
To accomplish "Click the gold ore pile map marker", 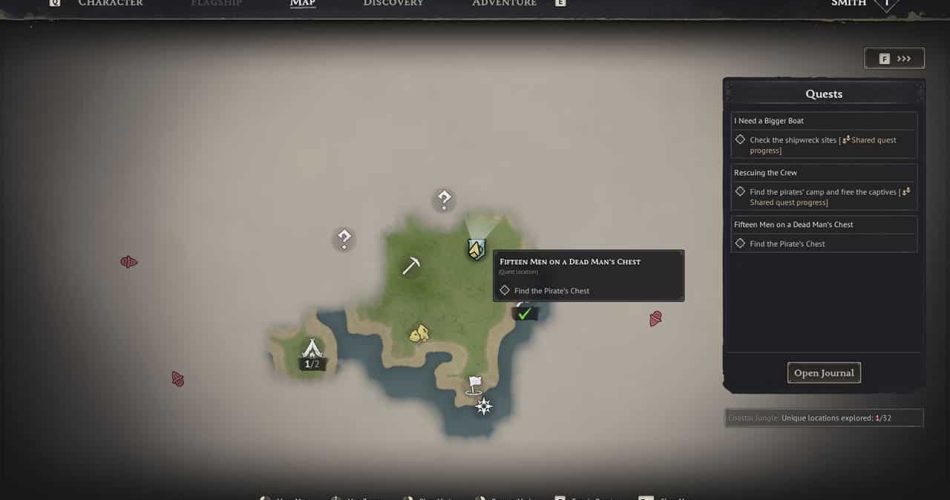I will click(x=419, y=333).
